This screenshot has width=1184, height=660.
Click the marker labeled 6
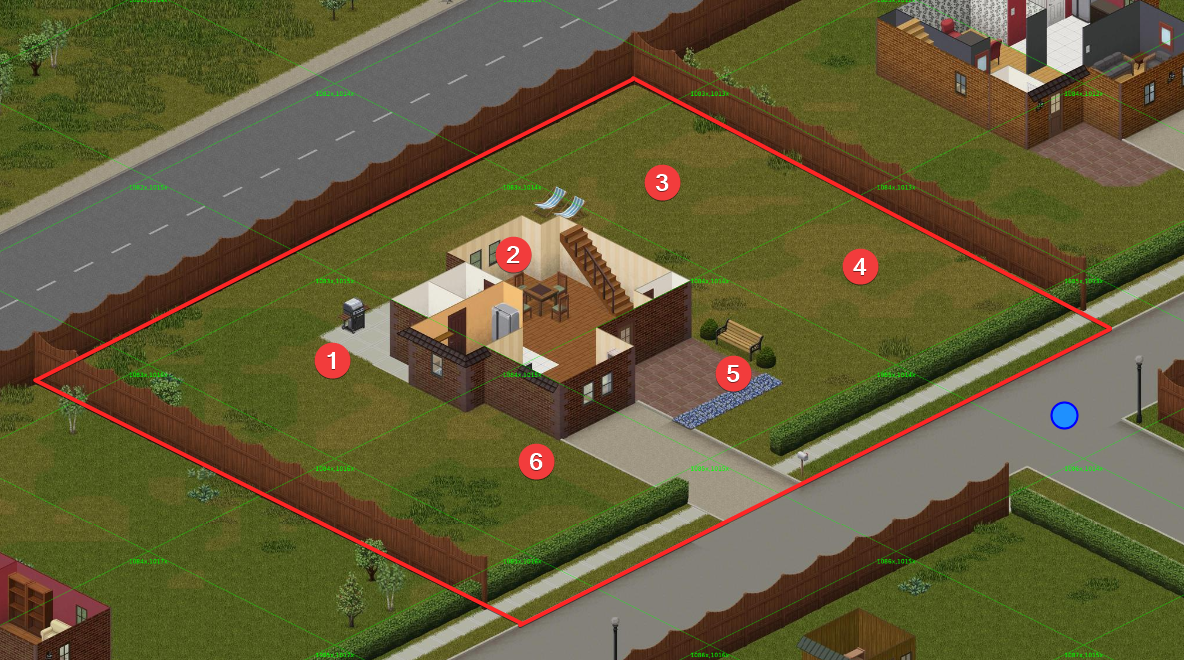(x=536, y=461)
